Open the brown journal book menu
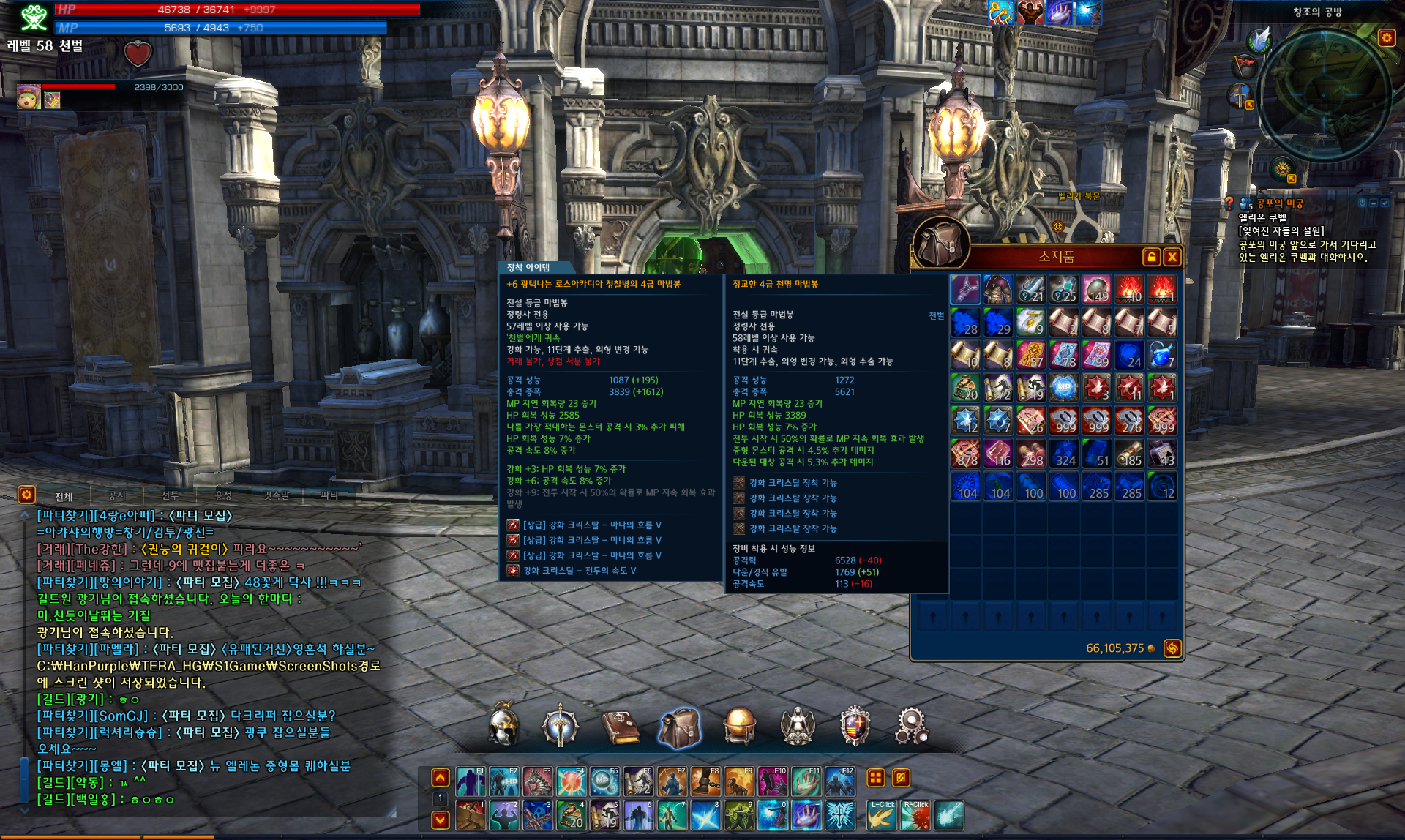The image size is (1405, 840). [620, 727]
